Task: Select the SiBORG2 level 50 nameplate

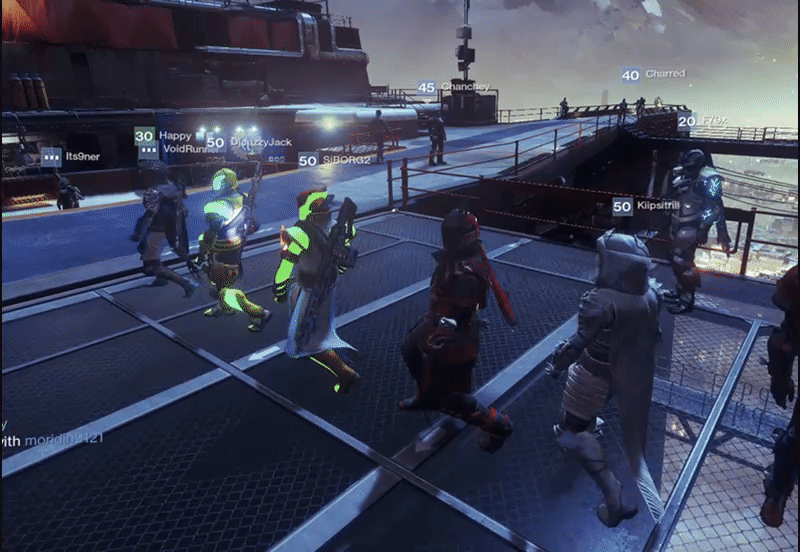Action: coord(334,160)
